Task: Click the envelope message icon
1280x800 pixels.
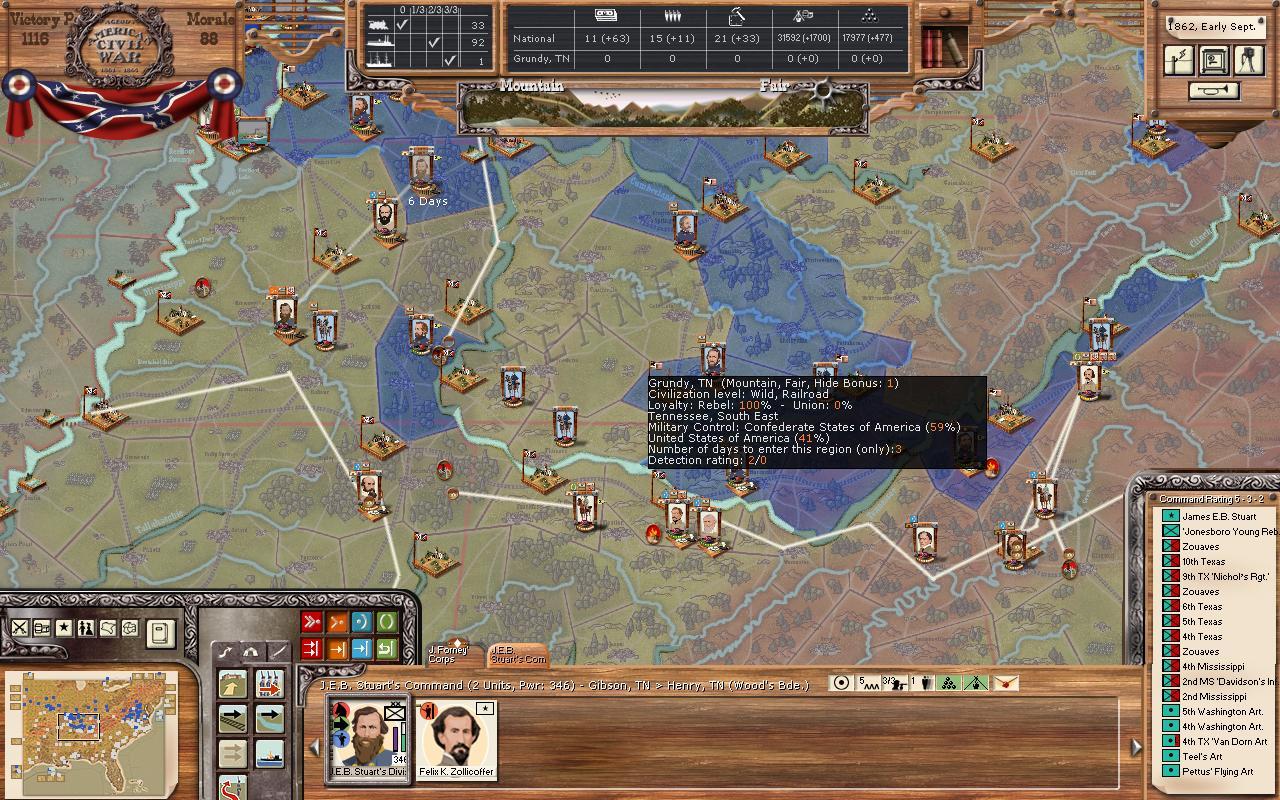Action: pos(1005,683)
